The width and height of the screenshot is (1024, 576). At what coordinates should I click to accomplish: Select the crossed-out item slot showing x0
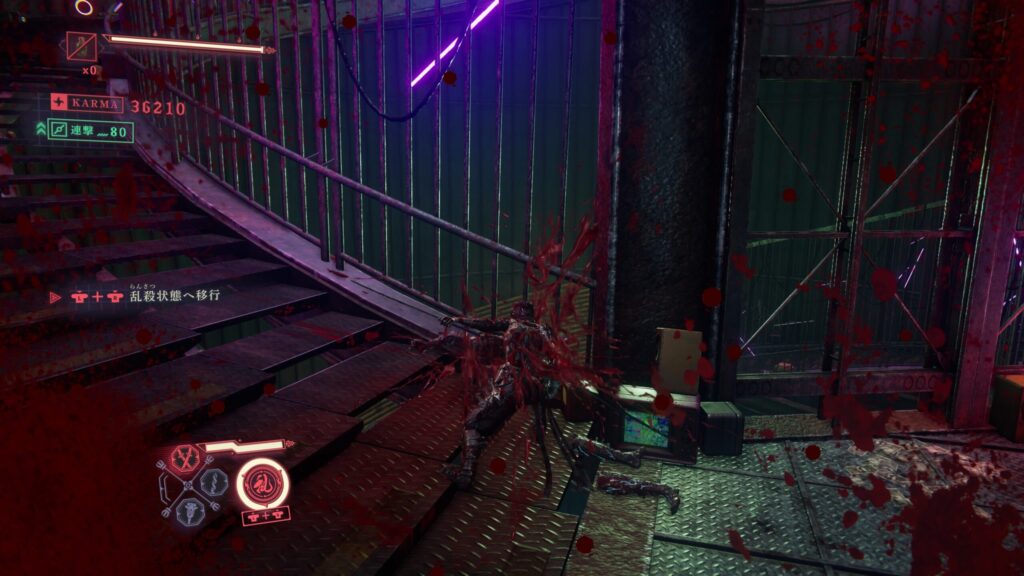pos(81,46)
